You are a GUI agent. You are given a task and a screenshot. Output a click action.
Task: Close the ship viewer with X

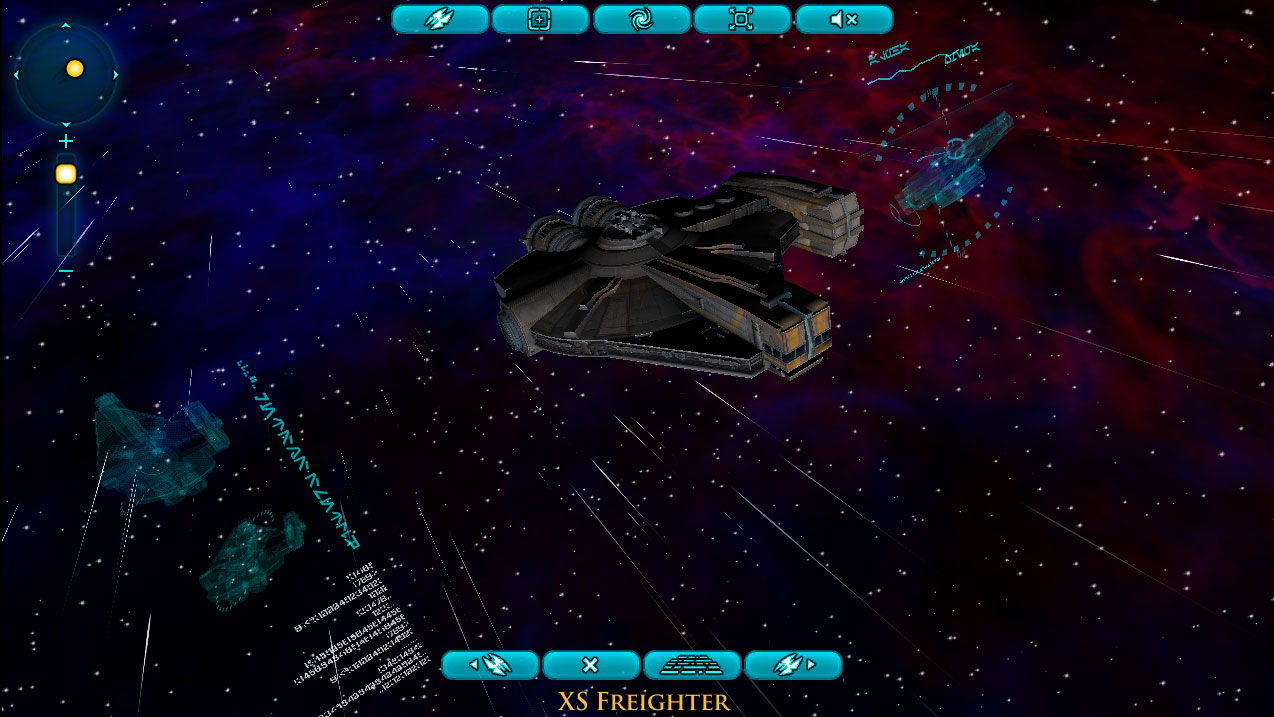[590, 665]
